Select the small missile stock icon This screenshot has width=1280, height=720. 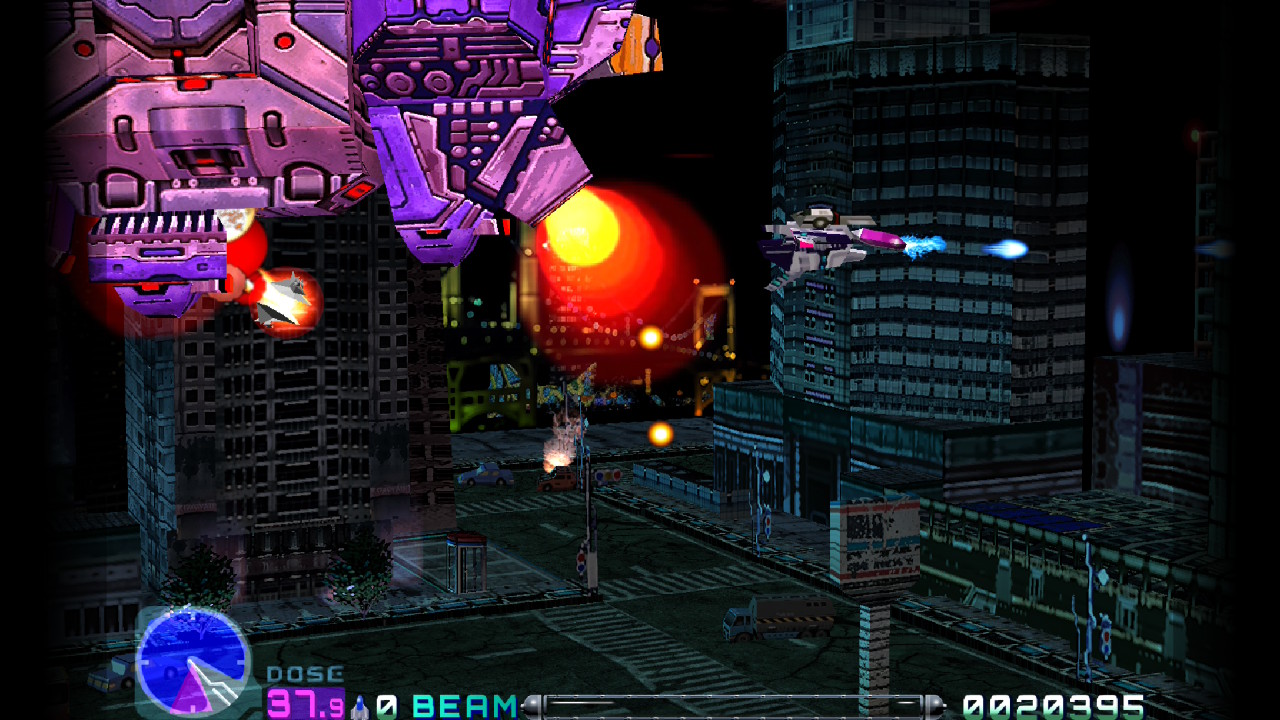pyautogui.click(x=361, y=706)
